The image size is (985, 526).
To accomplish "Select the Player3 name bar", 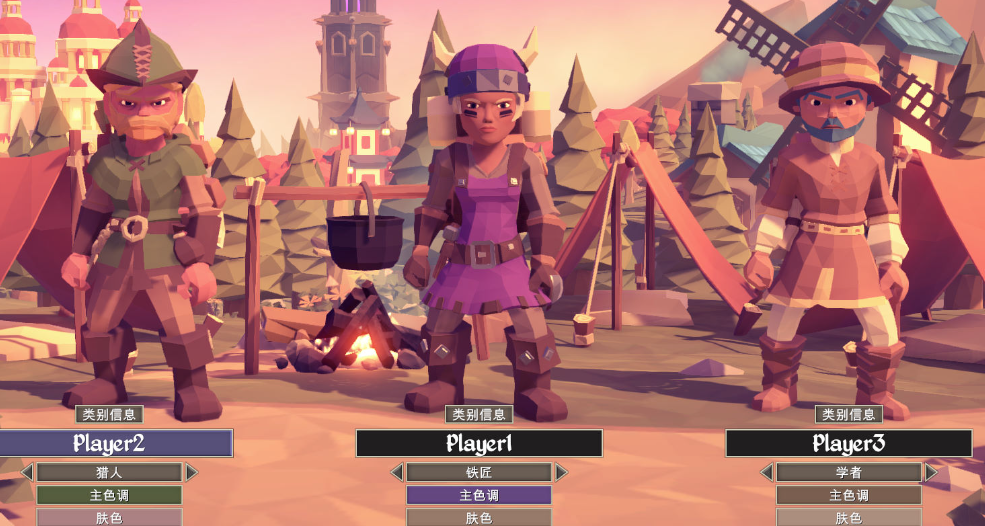I will click(x=849, y=443).
